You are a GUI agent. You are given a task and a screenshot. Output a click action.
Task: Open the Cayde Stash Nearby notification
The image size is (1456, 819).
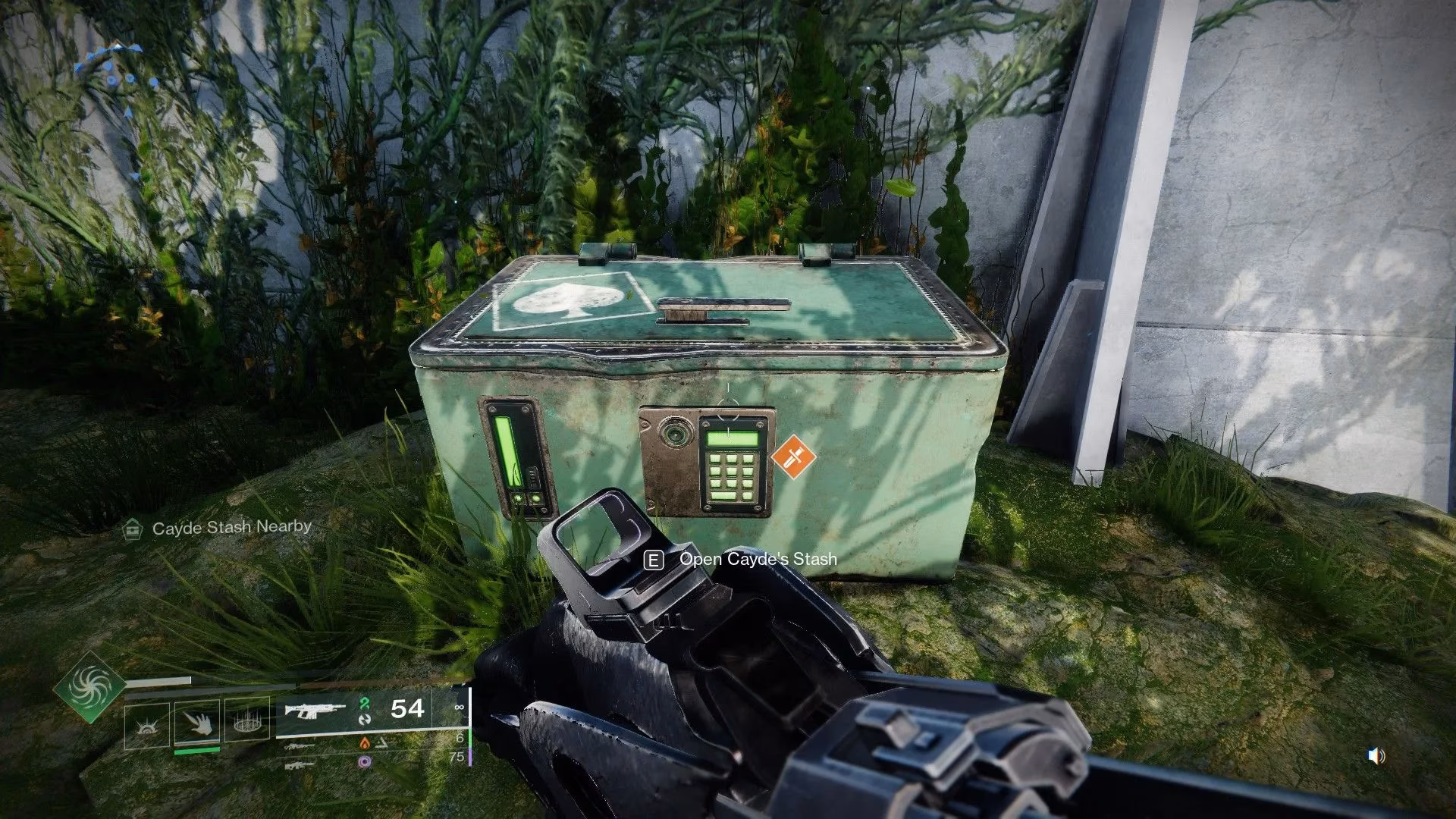218,528
